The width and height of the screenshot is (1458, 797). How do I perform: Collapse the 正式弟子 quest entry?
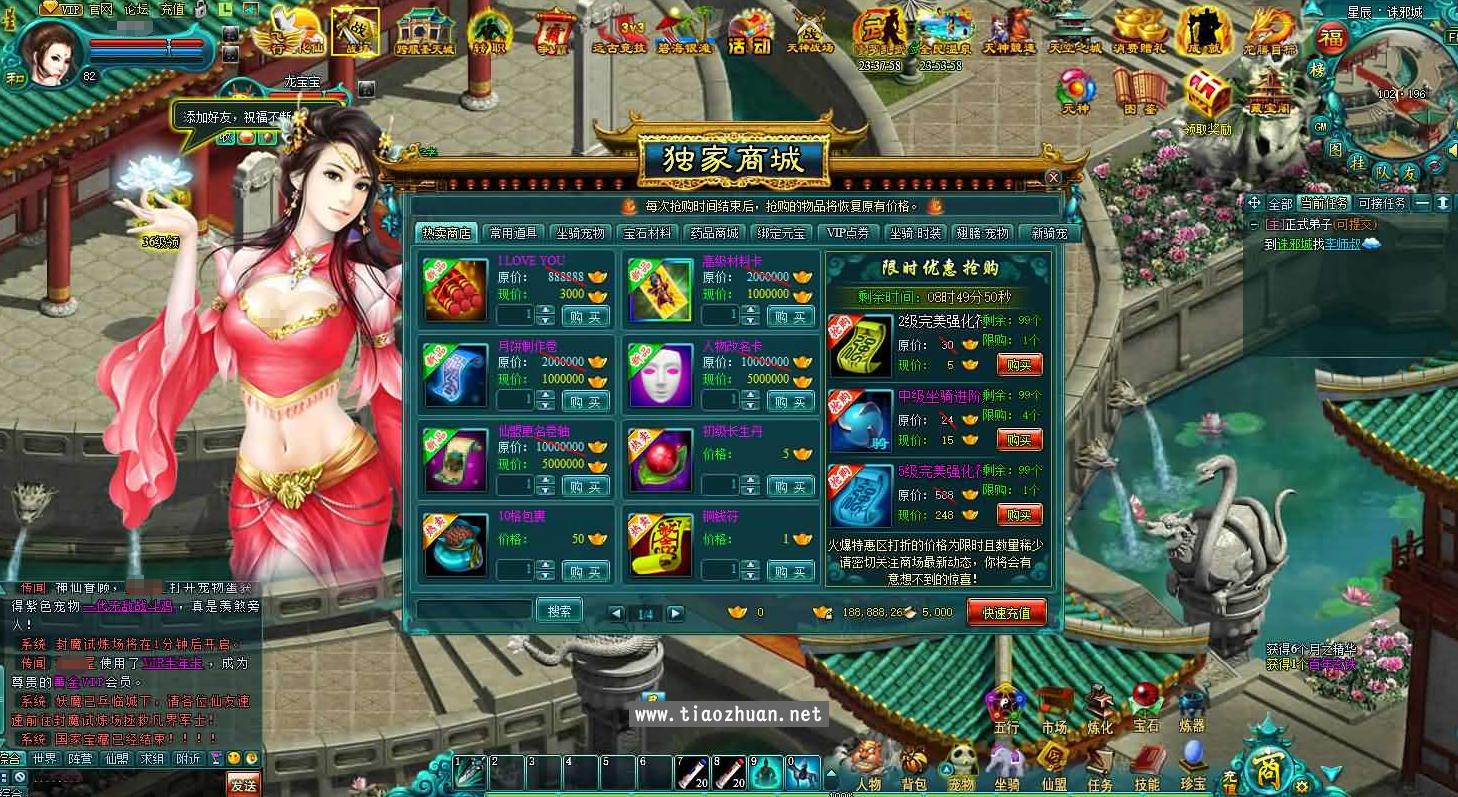(1253, 224)
